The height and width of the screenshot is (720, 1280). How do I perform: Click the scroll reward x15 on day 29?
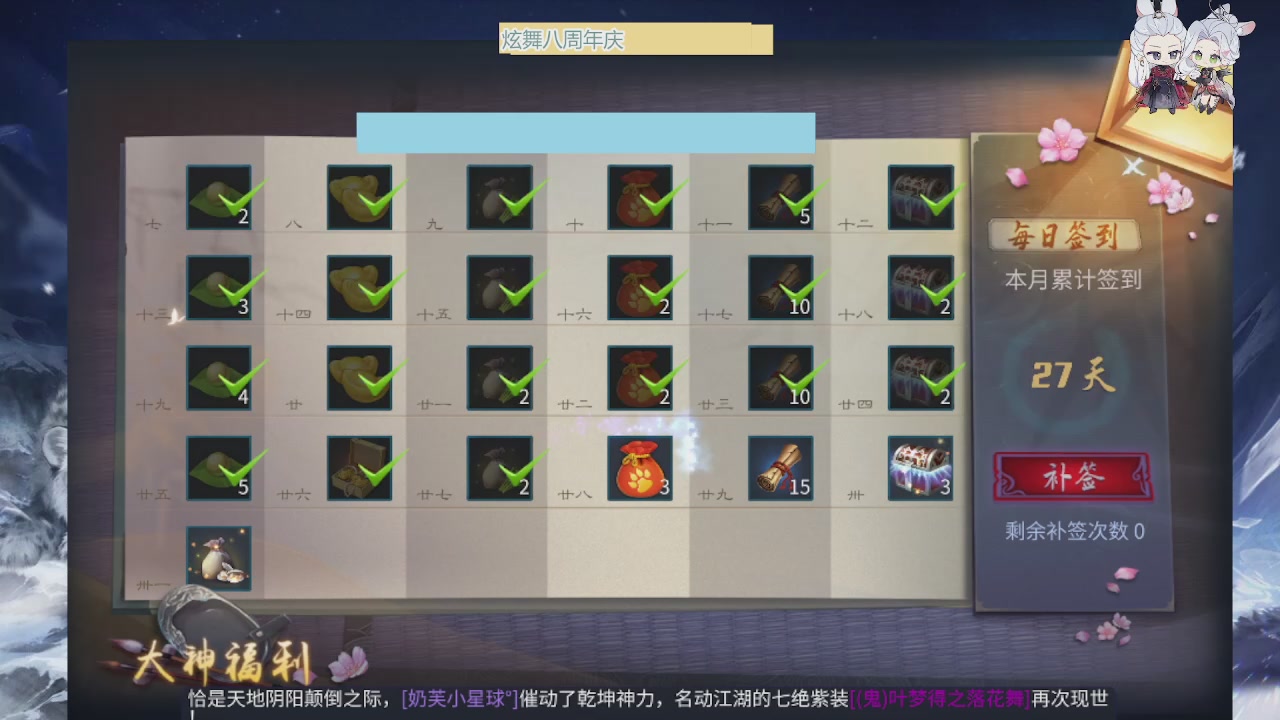point(780,467)
